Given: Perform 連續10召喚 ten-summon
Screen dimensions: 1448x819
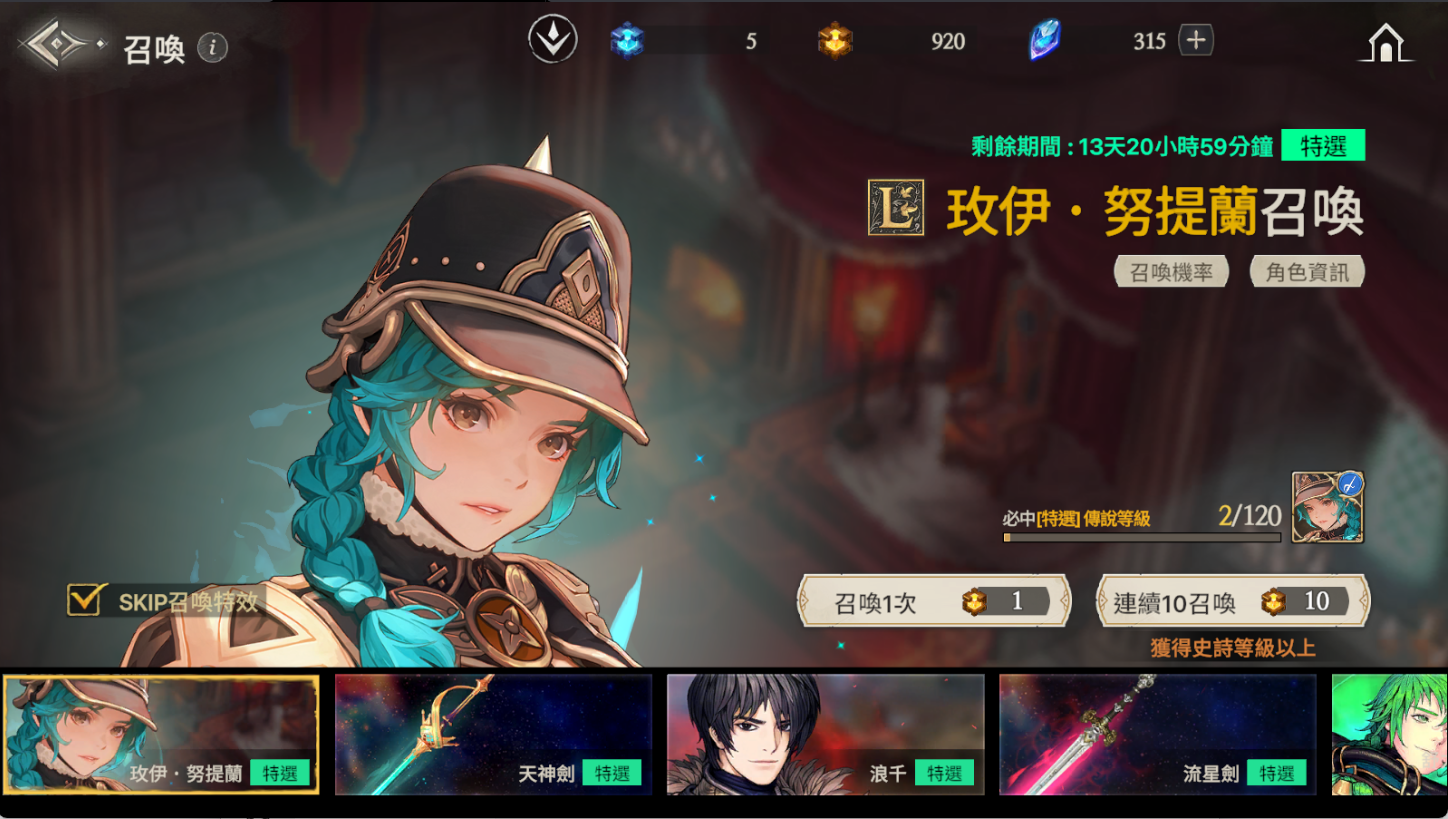Looking at the screenshot, I should coord(1233,601).
